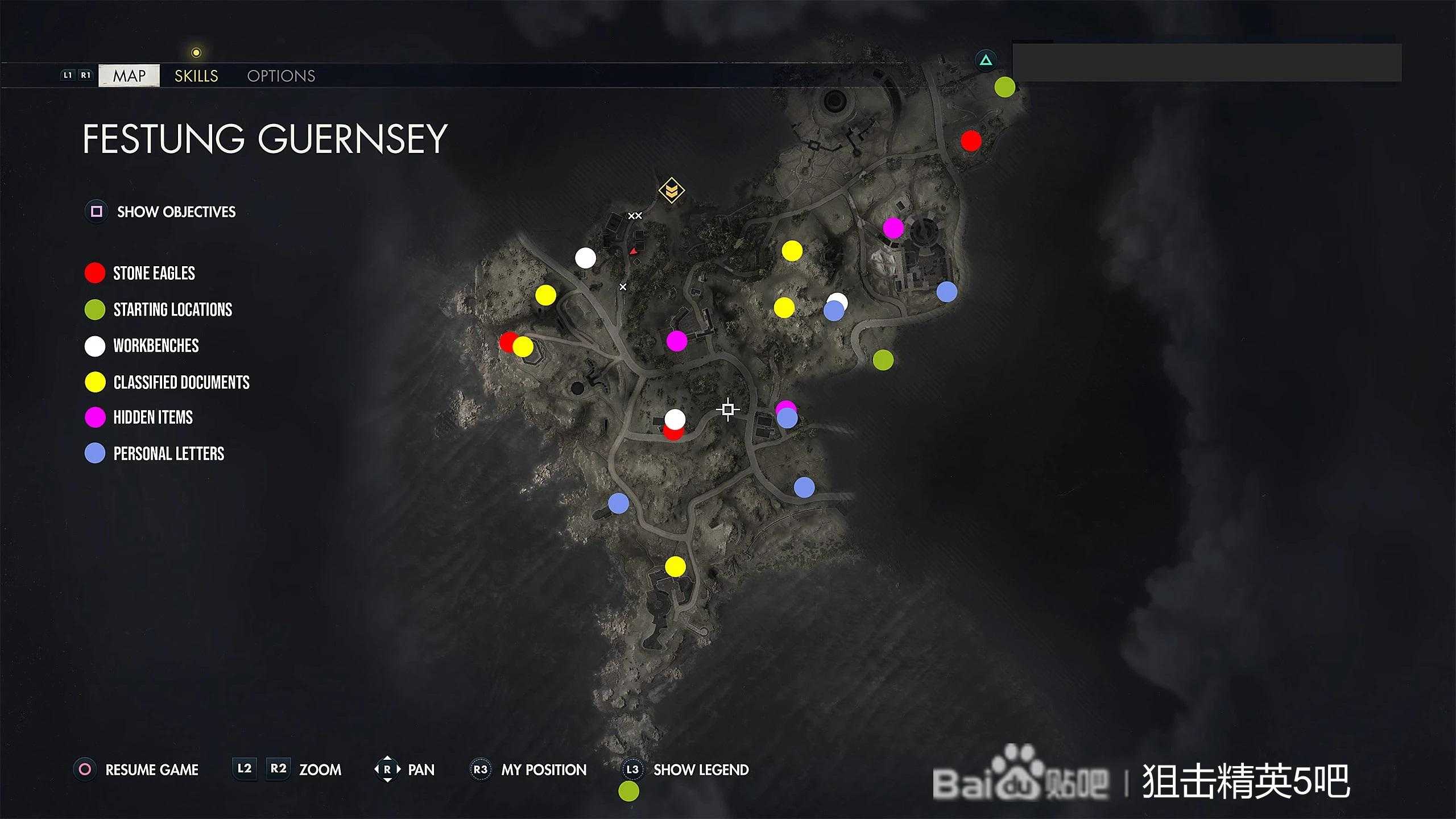The width and height of the screenshot is (1456, 819).
Task: Click the Zoom map control label
Action: 320,770
